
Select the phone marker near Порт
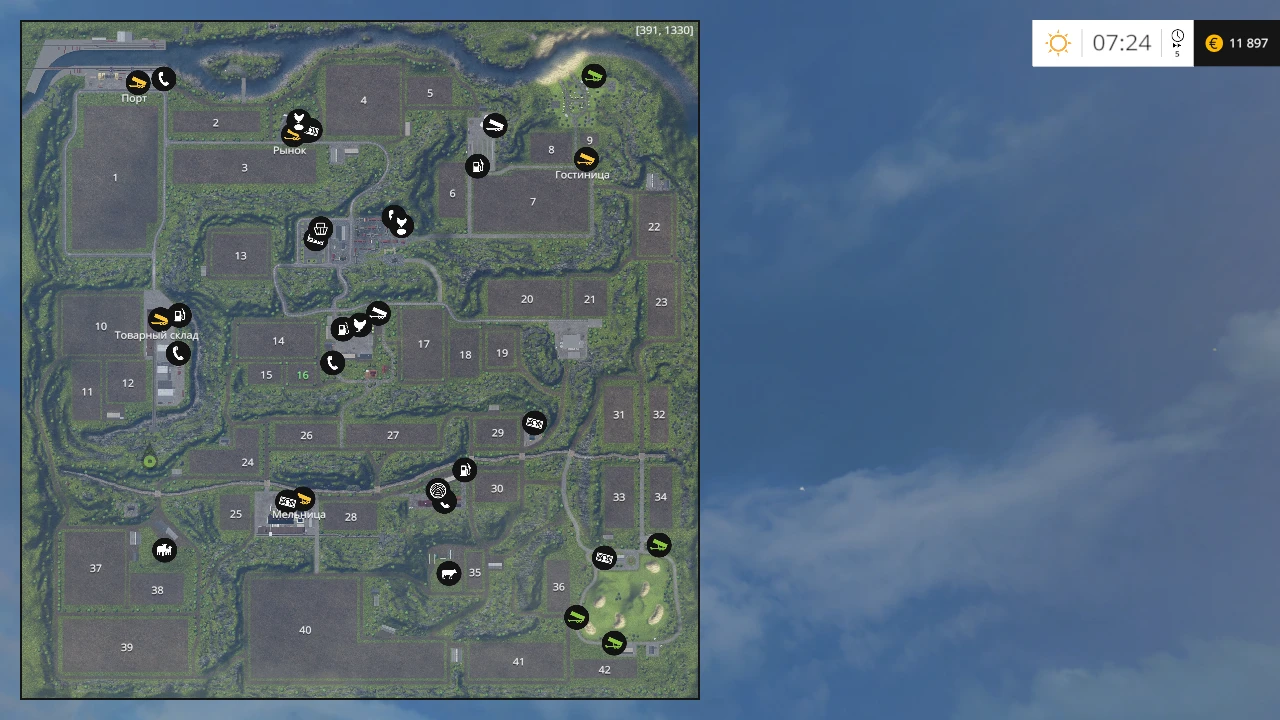[x=164, y=79]
